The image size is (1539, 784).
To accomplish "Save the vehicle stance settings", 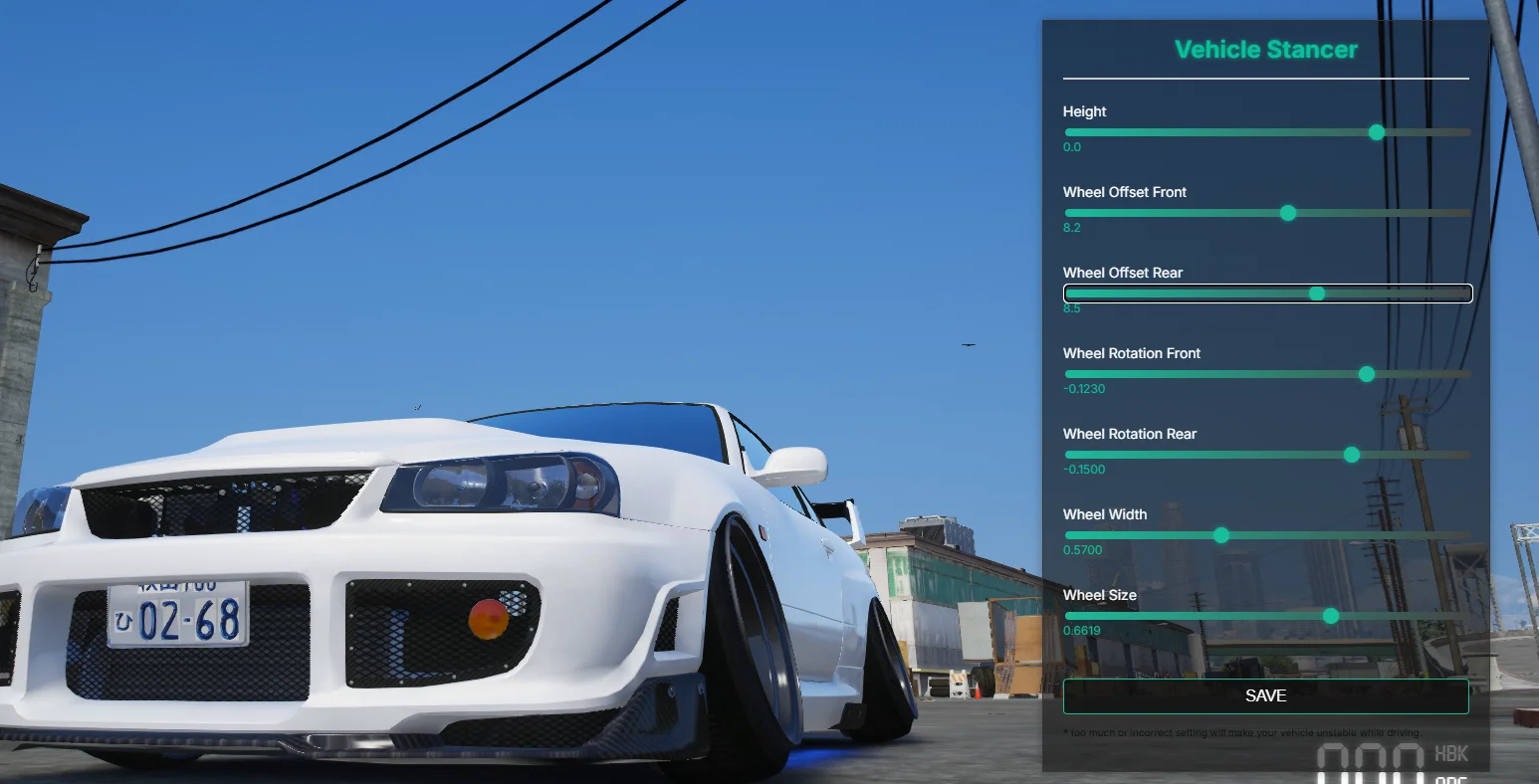I will (x=1265, y=696).
